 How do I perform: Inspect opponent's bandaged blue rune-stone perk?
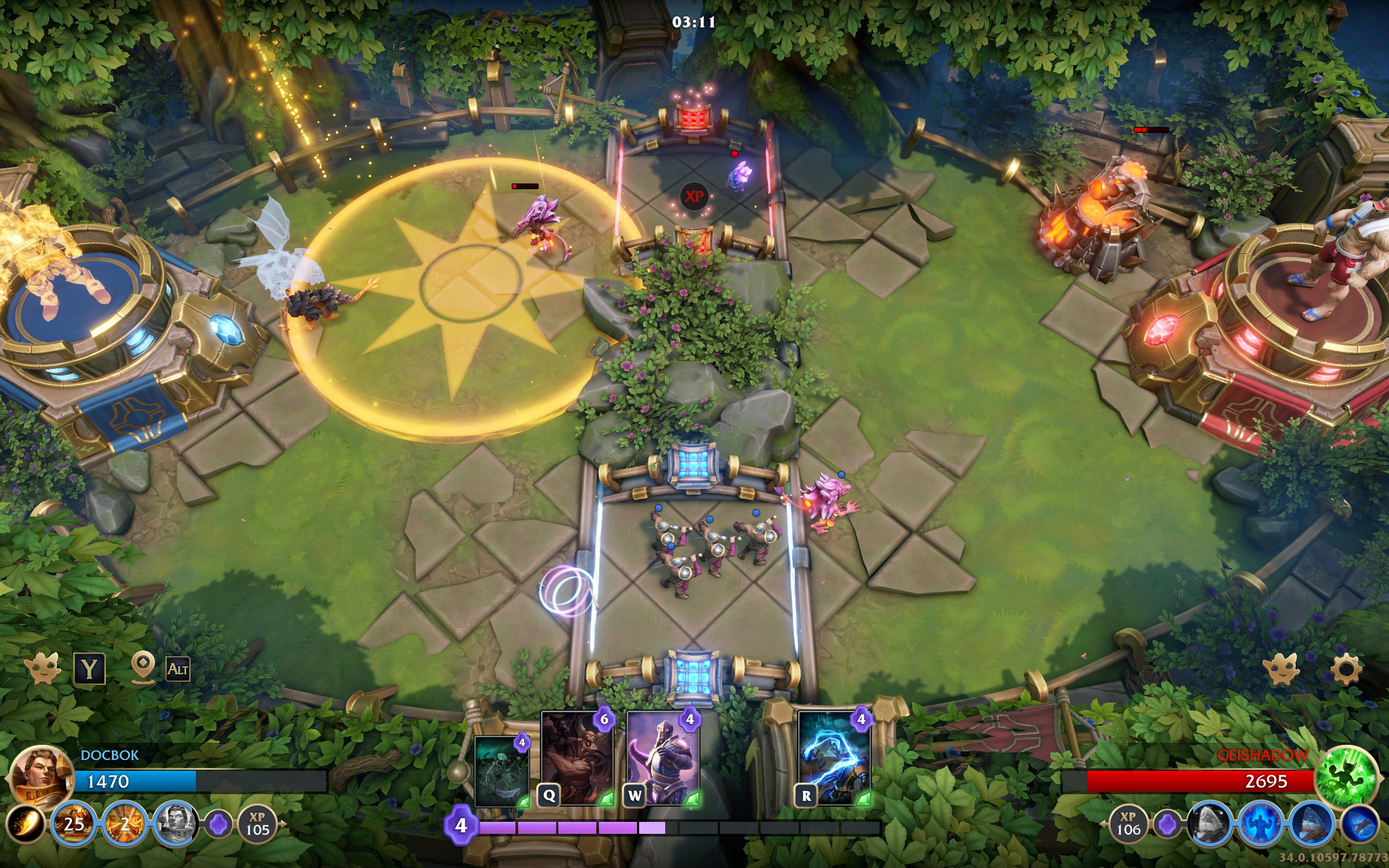click(x=1312, y=825)
